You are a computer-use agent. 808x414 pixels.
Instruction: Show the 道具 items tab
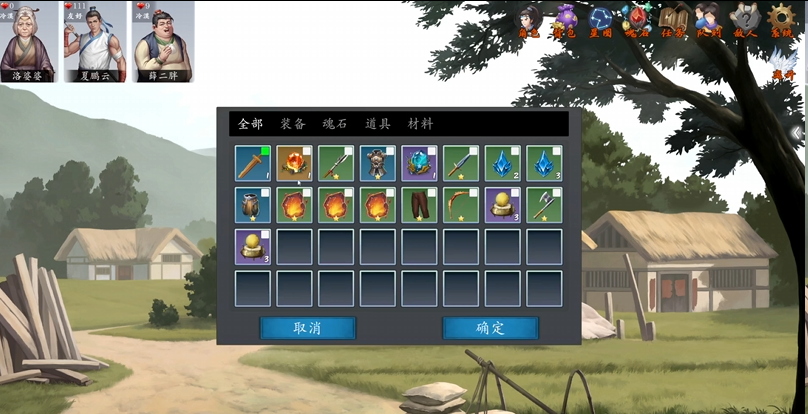(x=377, y=124)
